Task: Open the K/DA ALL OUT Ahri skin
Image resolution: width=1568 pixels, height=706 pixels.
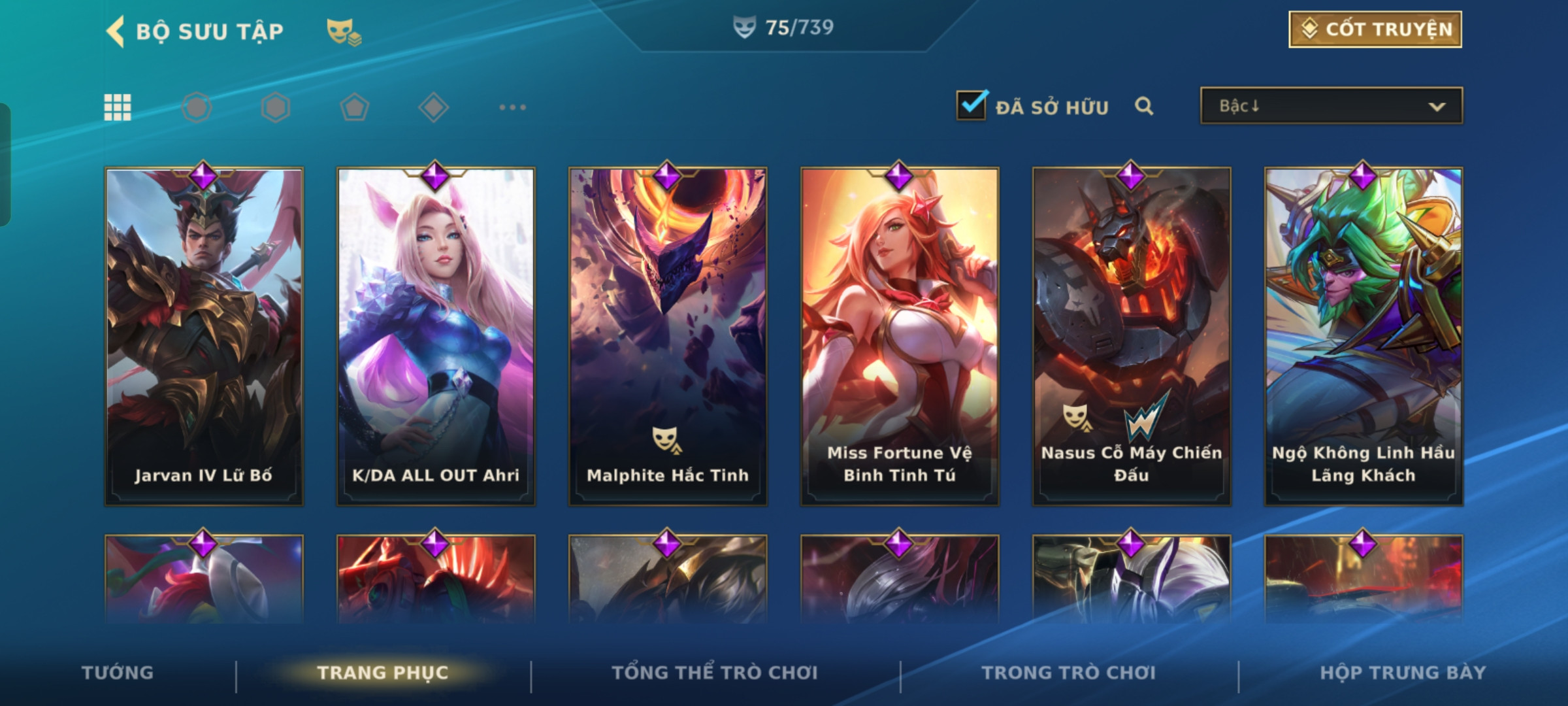Action: click(x=436, y=337)
